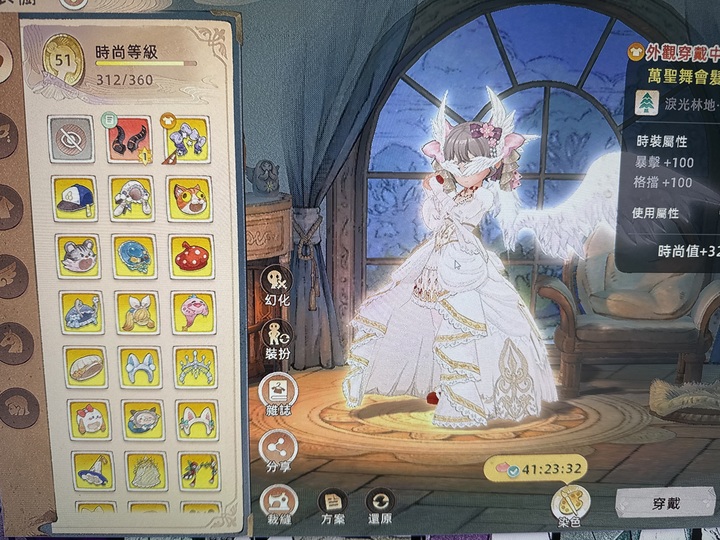Viewport: 720px width, 540px height.
Task: Choose the red spotted mushroom hat
Action: click(x=191, y=255)
